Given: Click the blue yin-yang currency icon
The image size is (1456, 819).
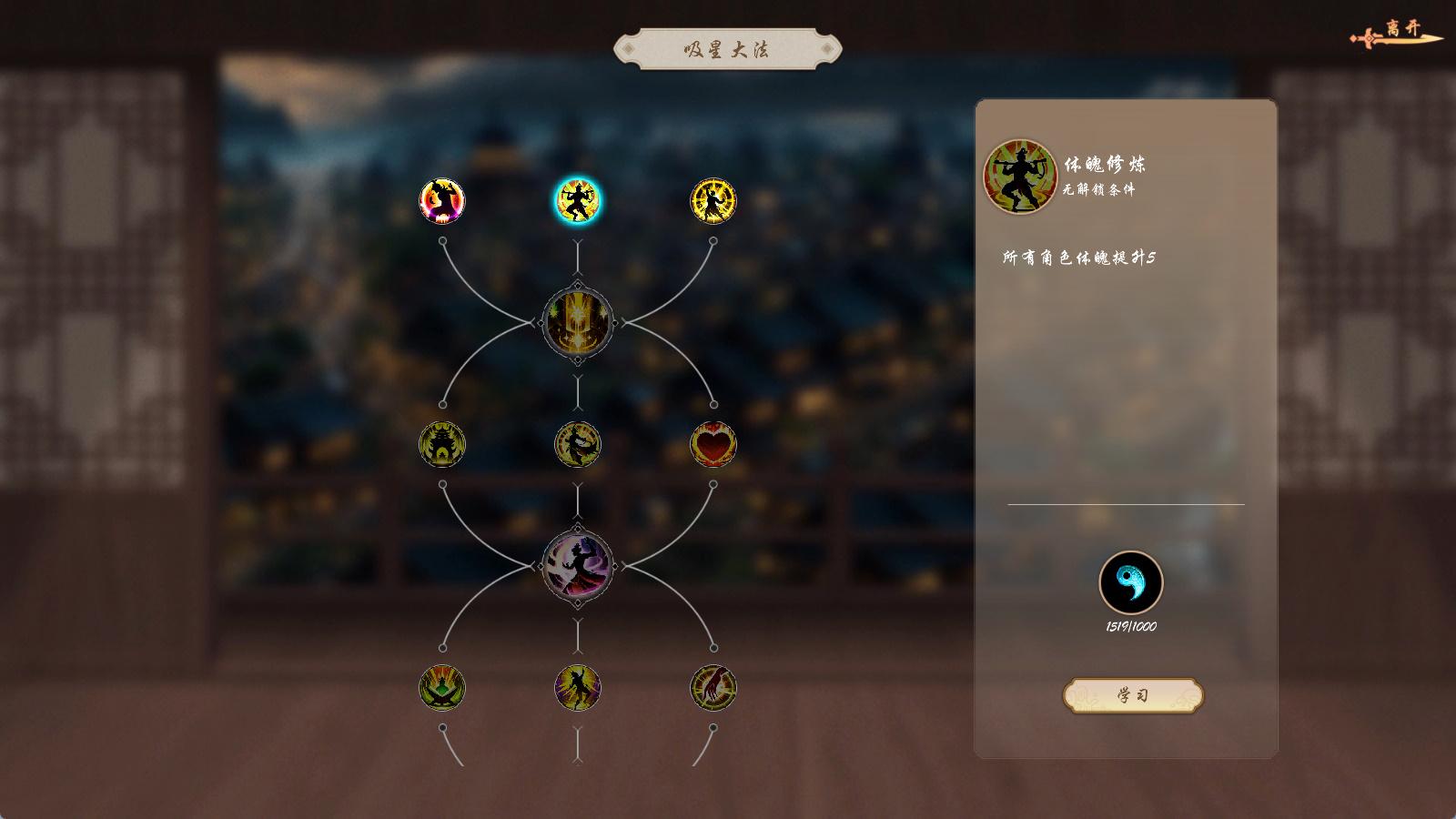Looking at the screenshot, I should (x=1131, y=582).
